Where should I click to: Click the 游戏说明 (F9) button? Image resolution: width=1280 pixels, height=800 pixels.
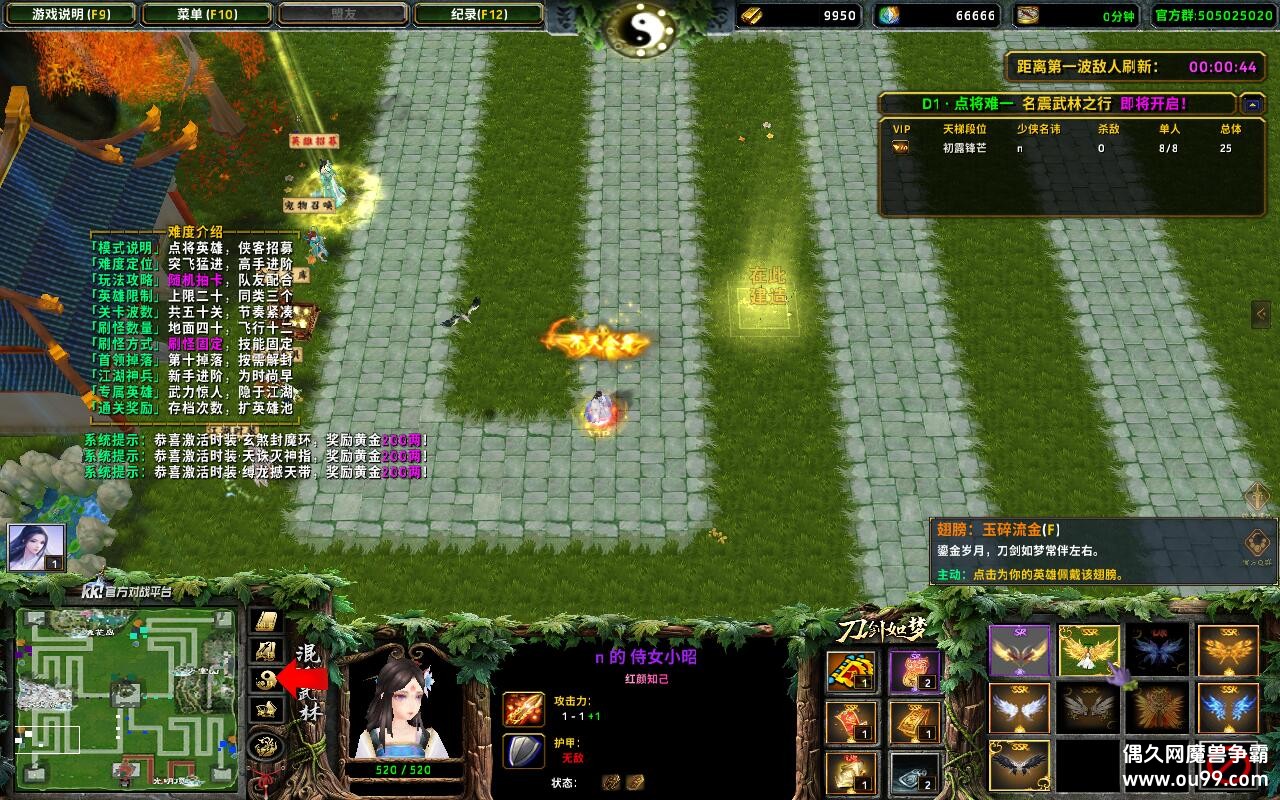pyautogui.click(x=69, y=15)
